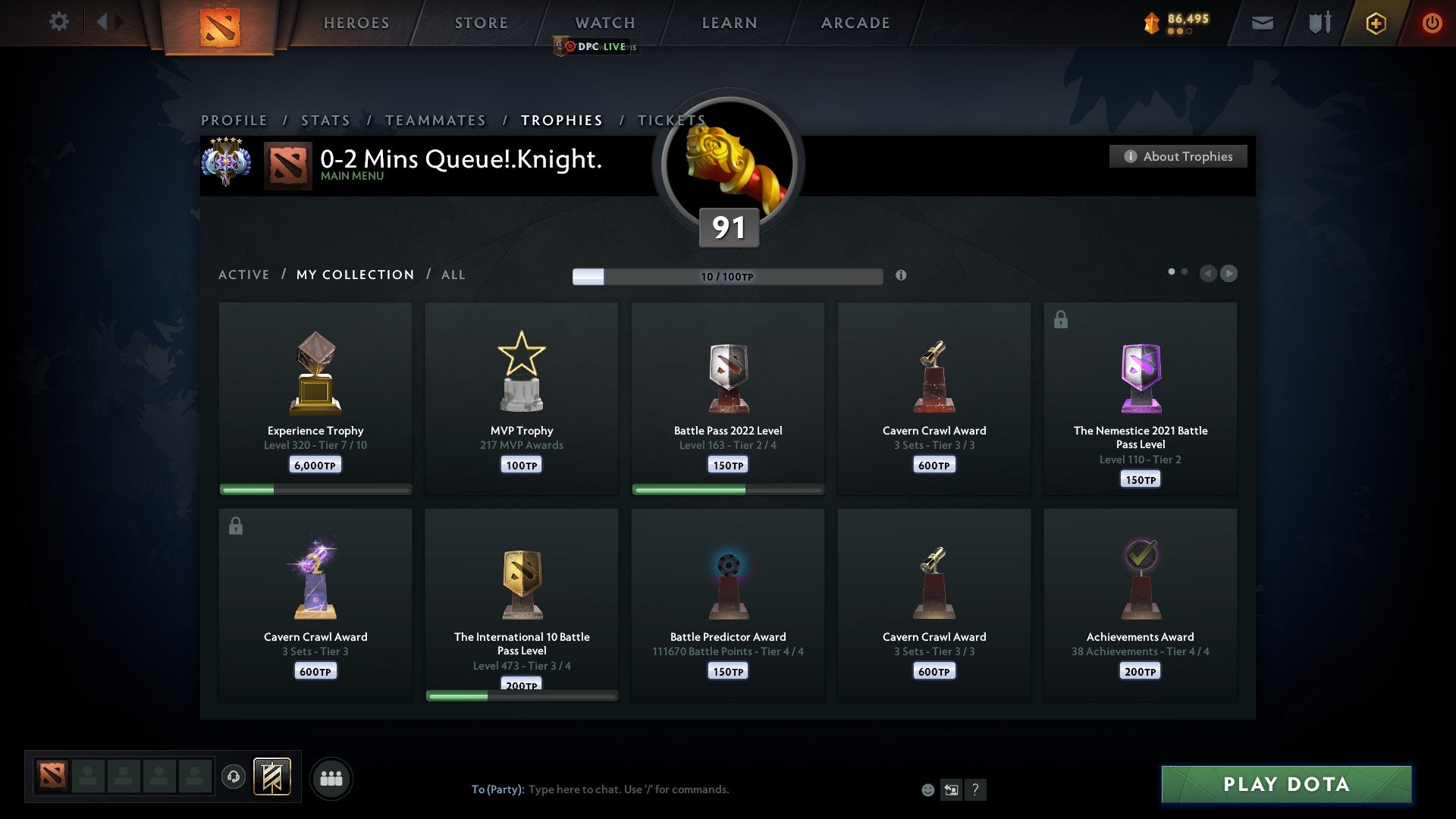Viewport: 1456px width, 819px height.
Task: Open the emoticon picker in chat
Action: tap(927, 789)
